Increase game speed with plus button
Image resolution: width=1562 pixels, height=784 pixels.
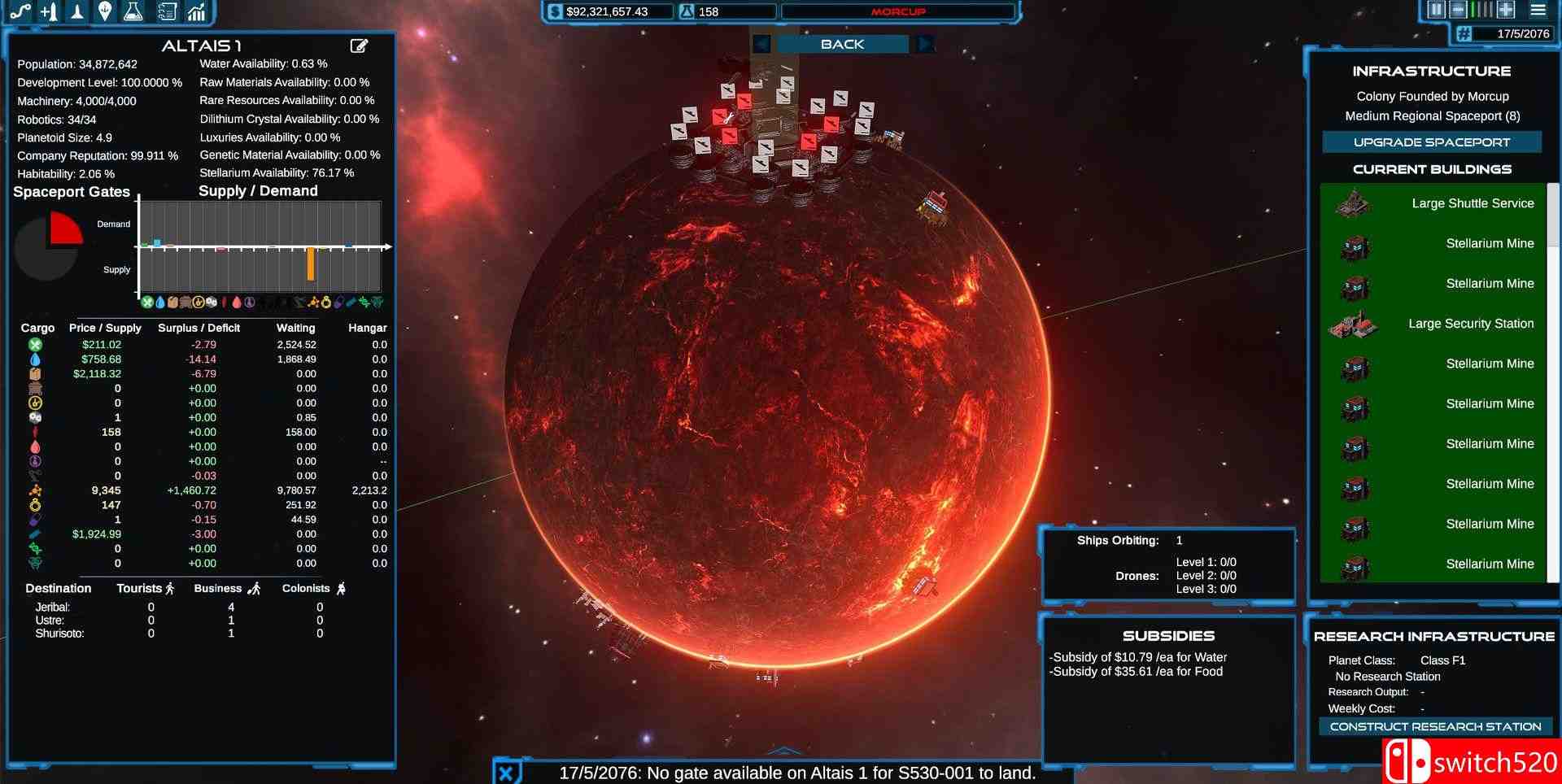1506,10
